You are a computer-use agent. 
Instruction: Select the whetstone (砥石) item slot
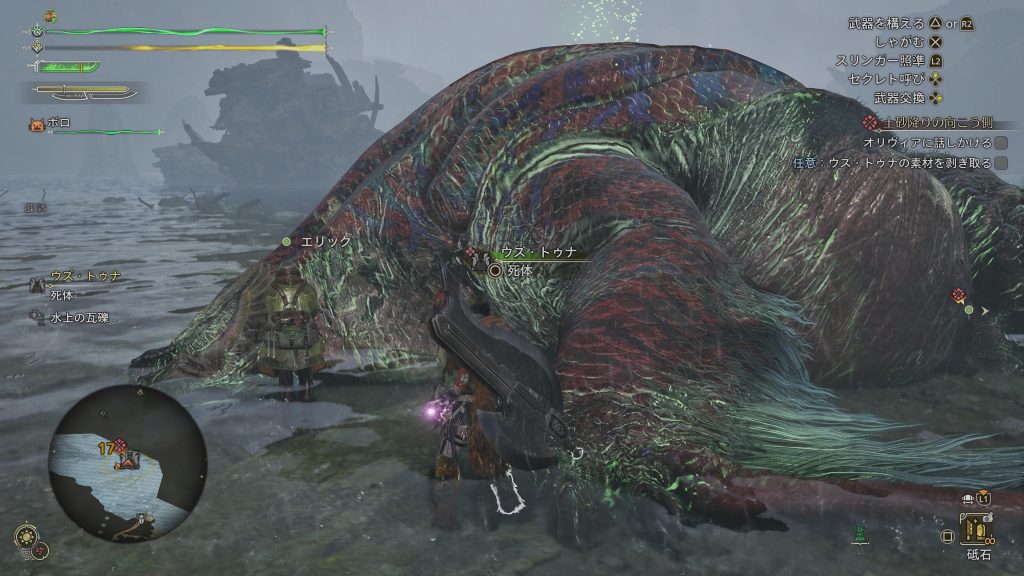[x=974, y=530]
